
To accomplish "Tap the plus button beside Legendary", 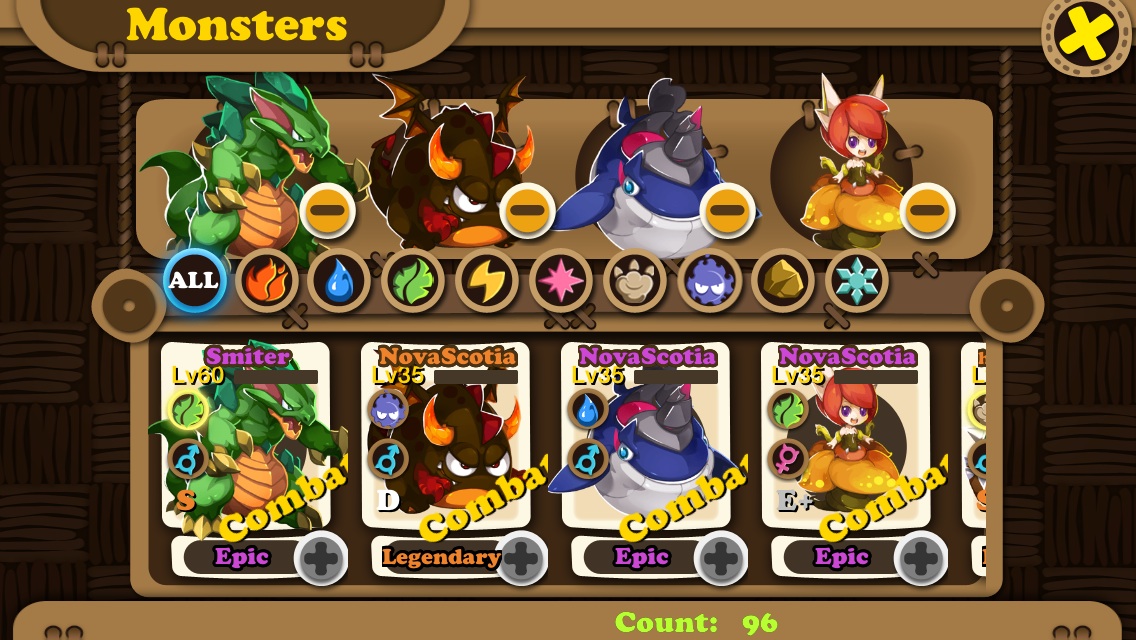I will tap(521, 558).
